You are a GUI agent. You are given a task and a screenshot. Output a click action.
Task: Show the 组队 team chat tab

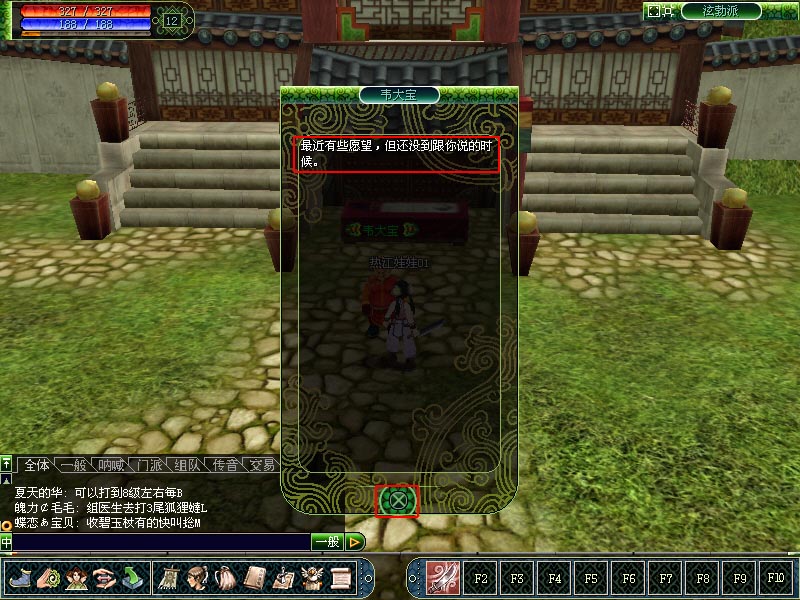coord(188,464)
